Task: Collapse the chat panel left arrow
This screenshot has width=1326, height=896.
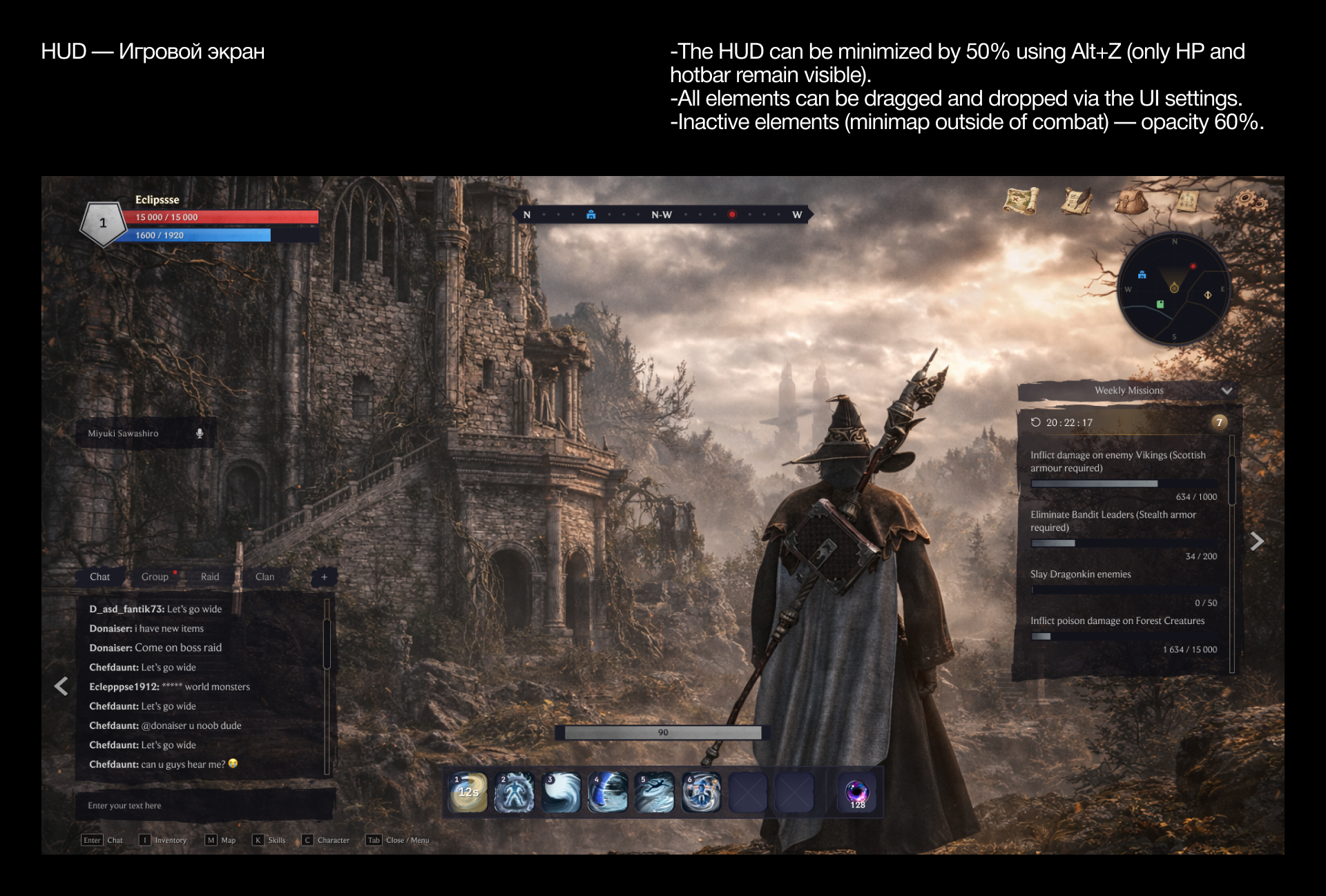Action: [61, 685]
